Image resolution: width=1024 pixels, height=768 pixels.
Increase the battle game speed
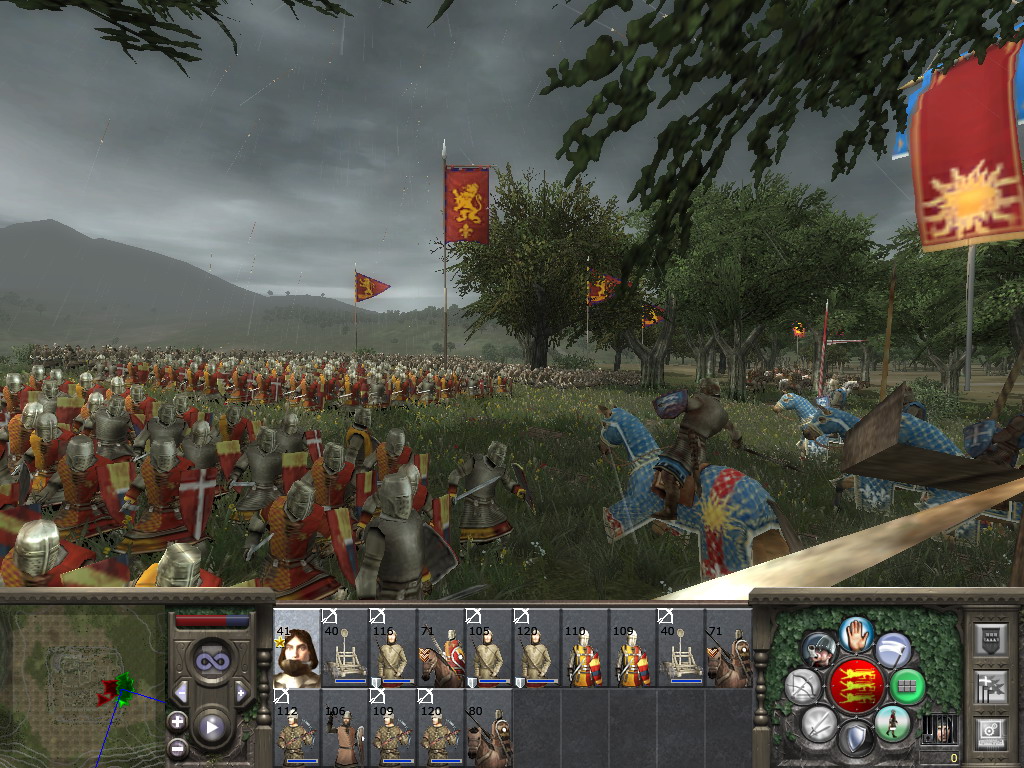click(x=241, y=693)
